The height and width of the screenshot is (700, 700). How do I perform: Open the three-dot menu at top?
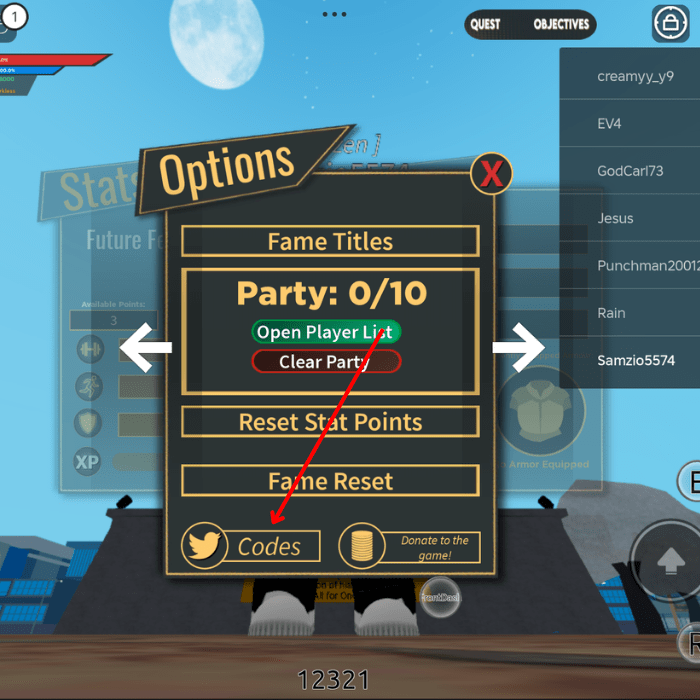(334, 14)
